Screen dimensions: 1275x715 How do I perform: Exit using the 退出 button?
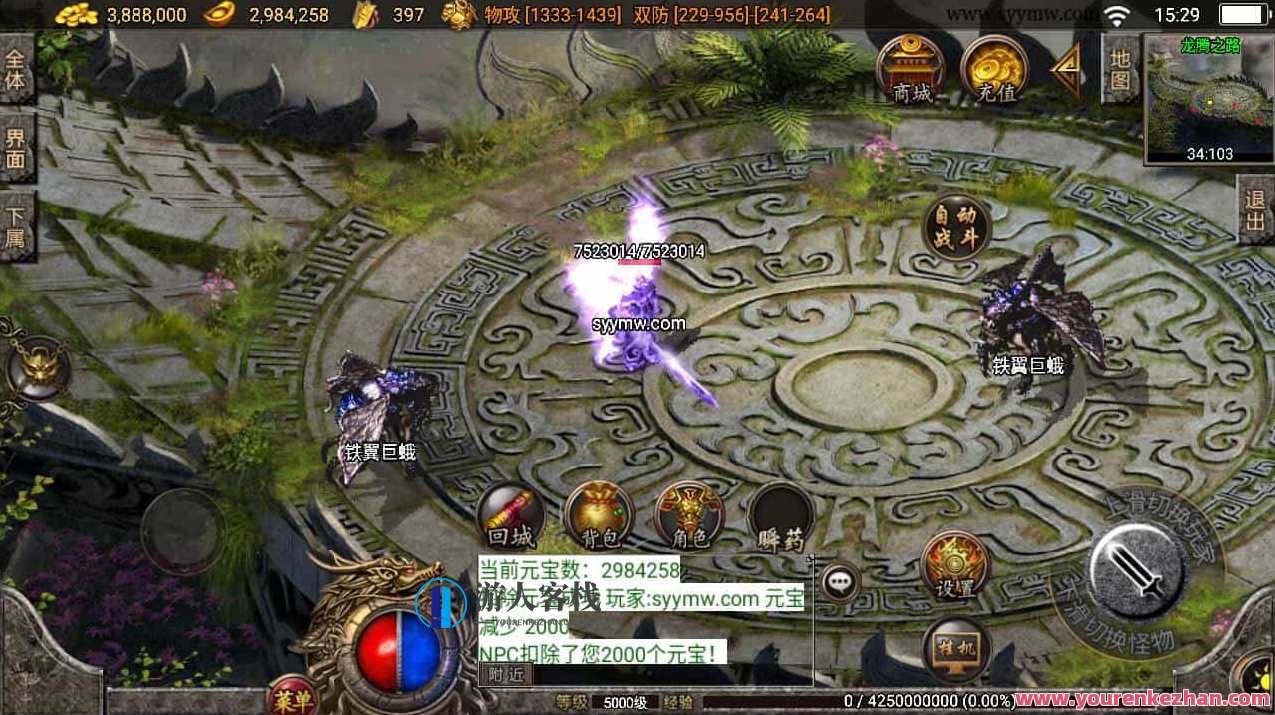click(1256, 210)
